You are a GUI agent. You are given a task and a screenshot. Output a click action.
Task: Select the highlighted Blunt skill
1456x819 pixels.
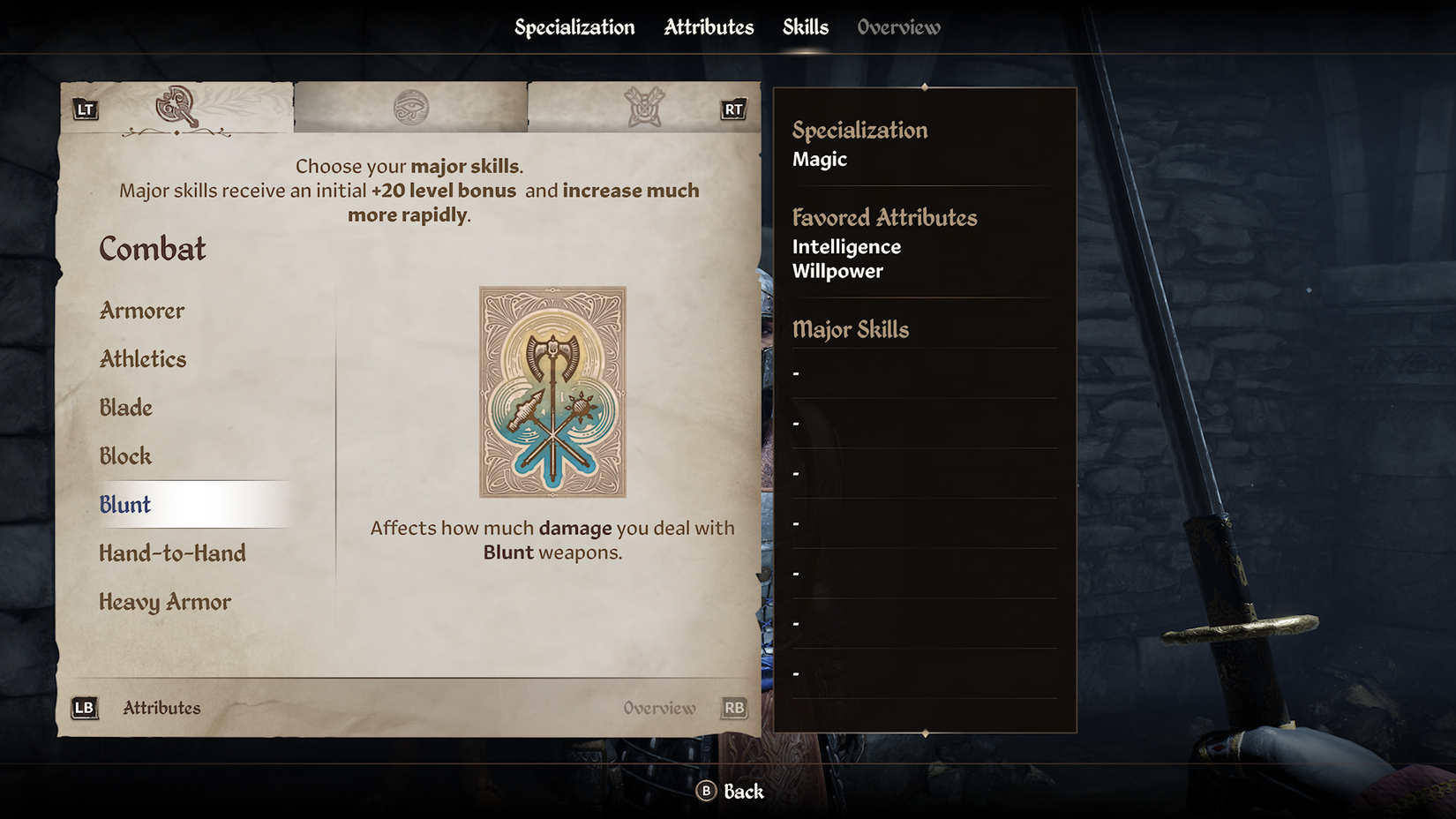coord(125,505)
